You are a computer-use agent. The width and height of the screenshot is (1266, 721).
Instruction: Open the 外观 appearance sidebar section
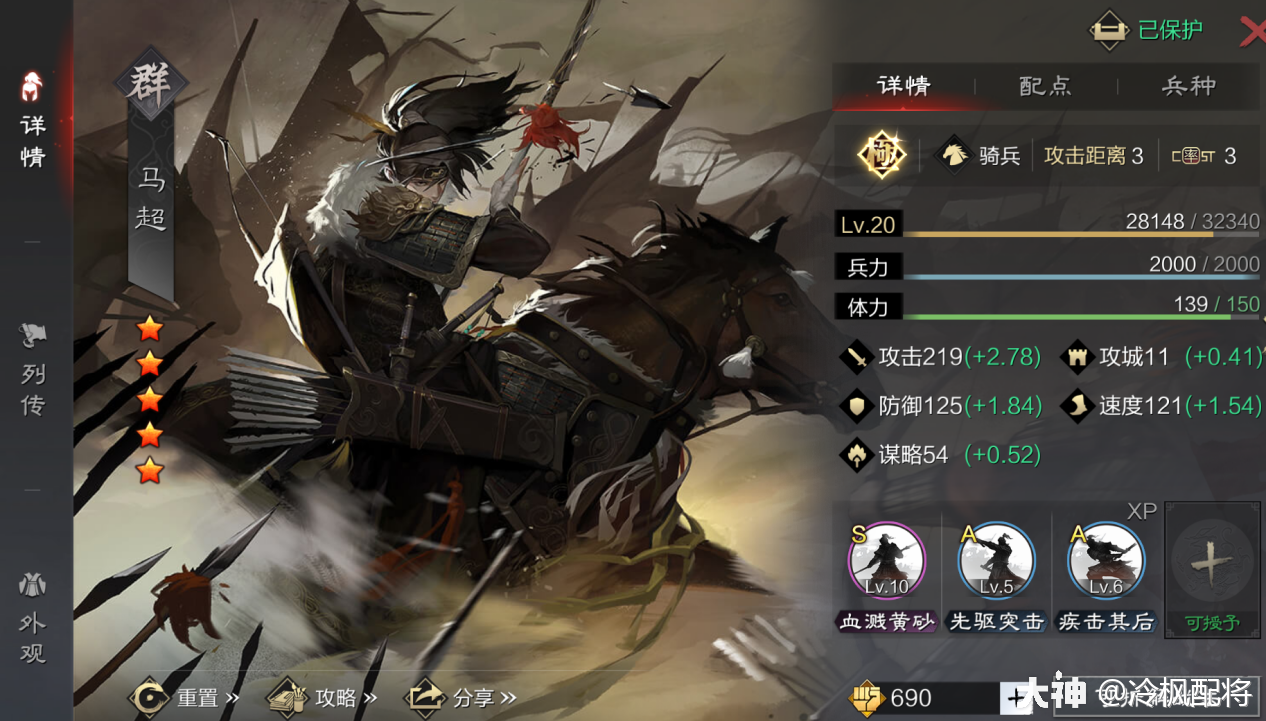33,620
